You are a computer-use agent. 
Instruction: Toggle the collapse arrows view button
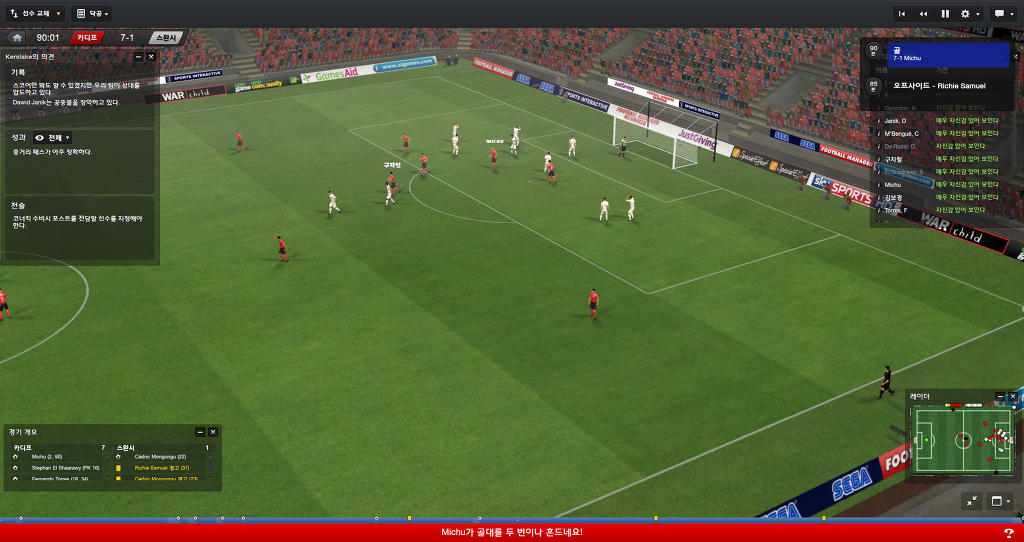click(x=972, y=501)
